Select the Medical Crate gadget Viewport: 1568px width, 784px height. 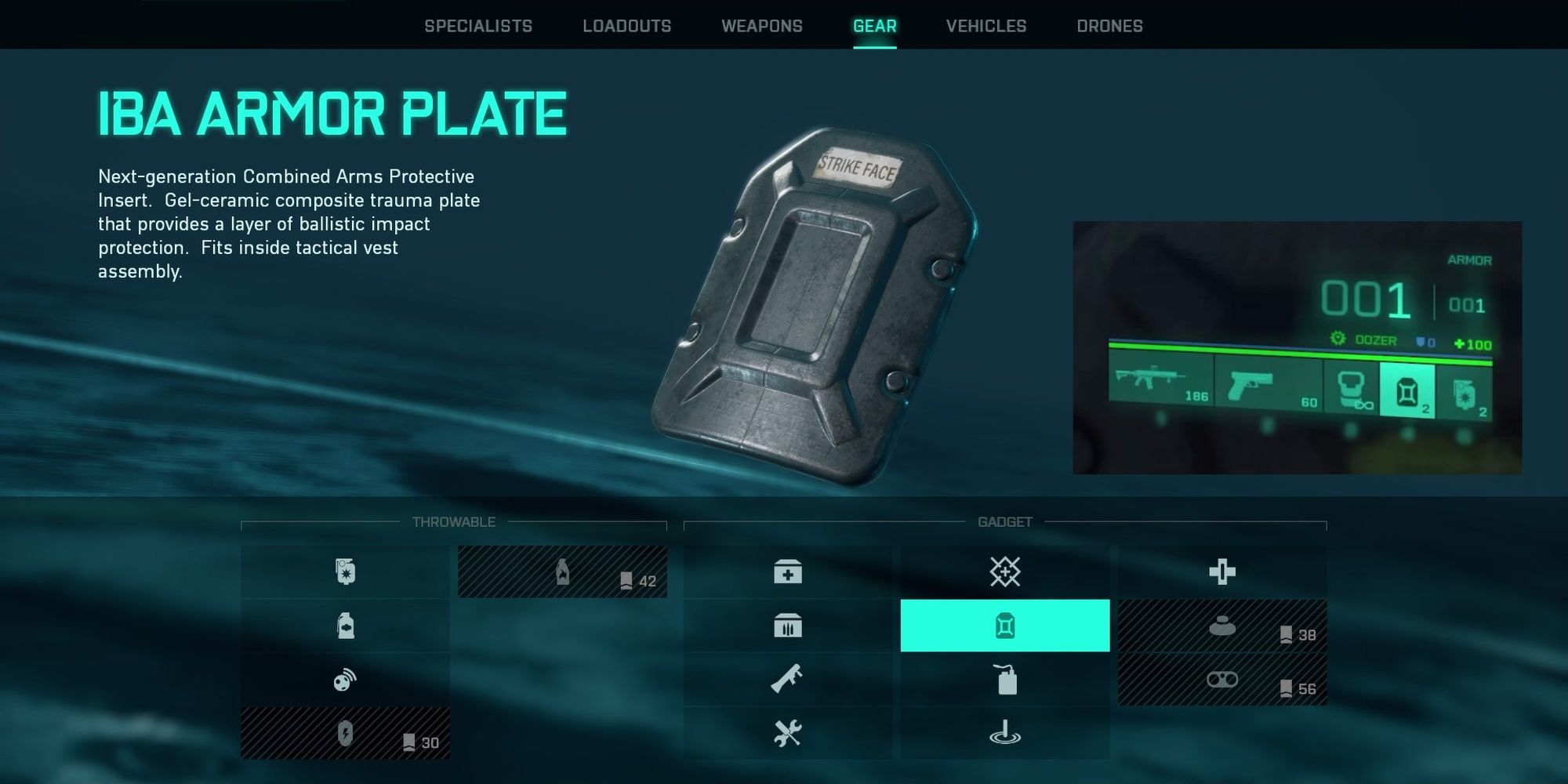[788, 572]
